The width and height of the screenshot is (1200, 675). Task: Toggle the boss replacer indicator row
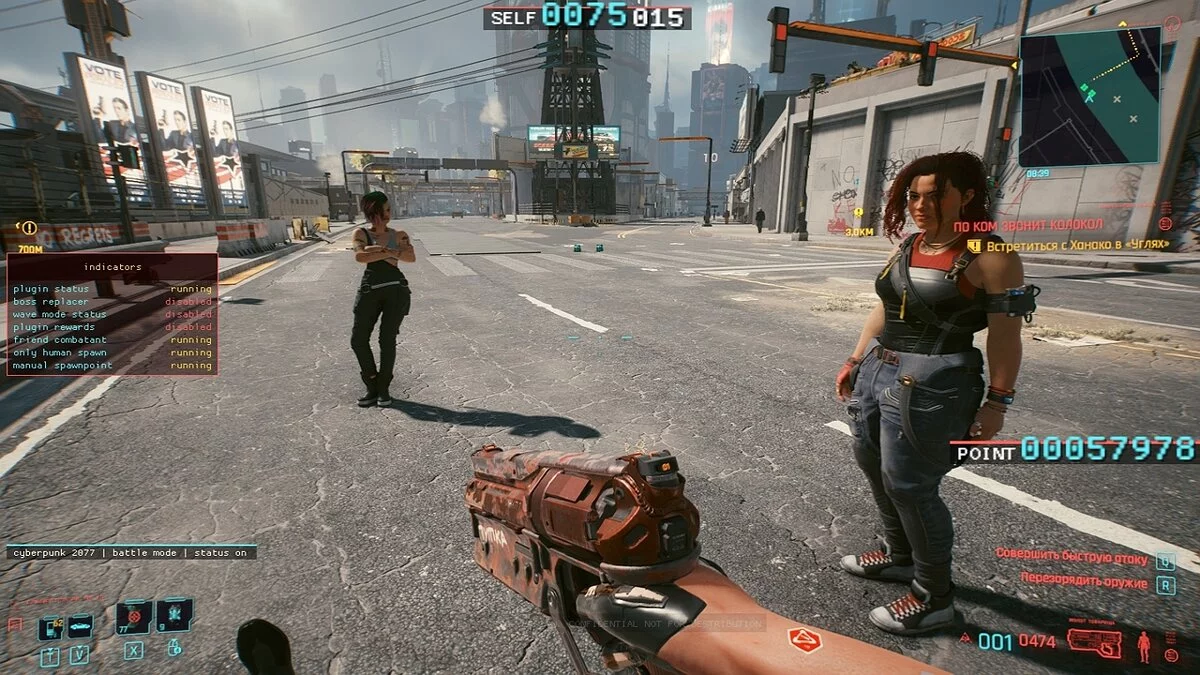[x=112, y=301]
